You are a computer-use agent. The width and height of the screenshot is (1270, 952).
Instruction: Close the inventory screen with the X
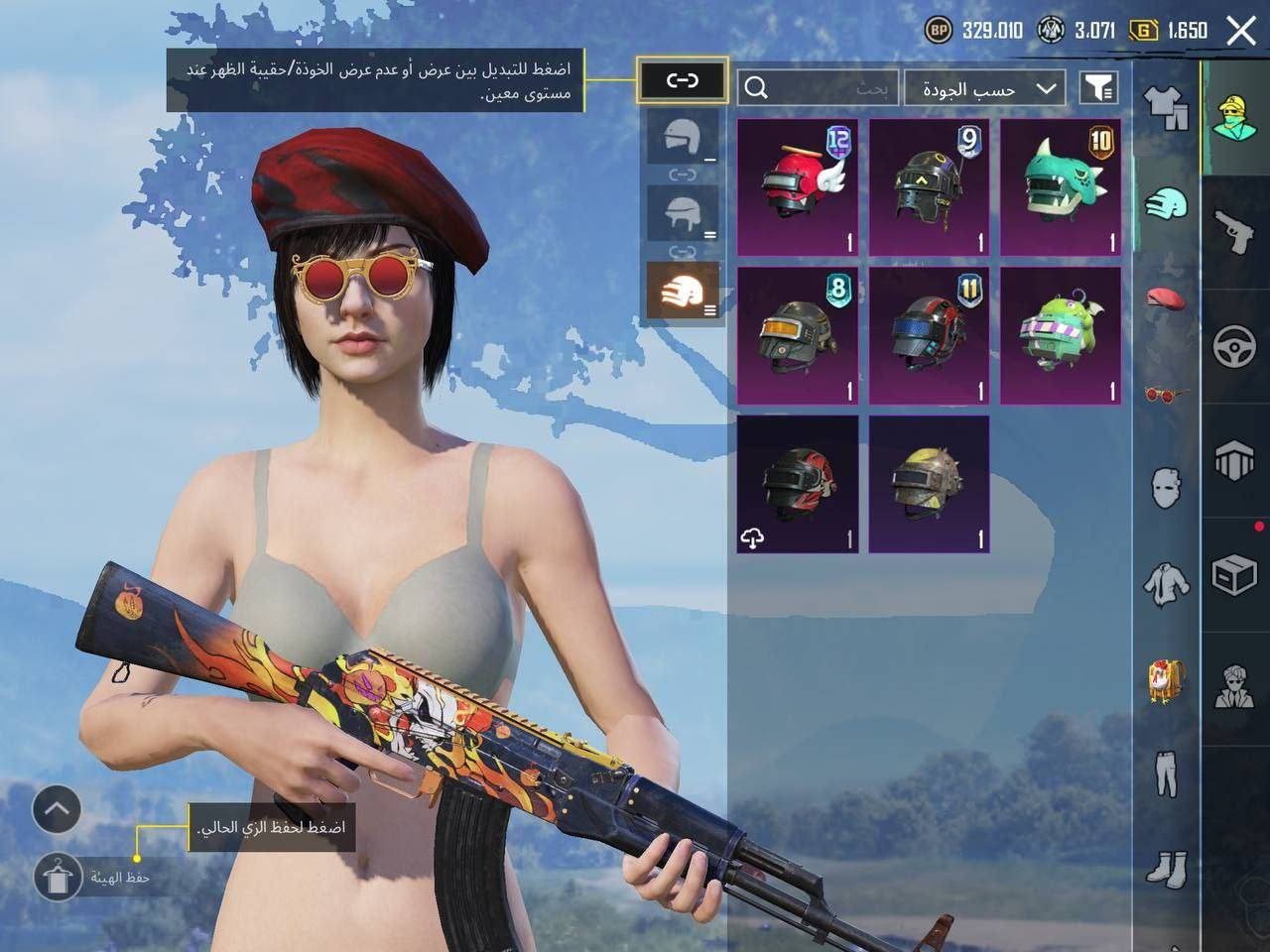point(1241,31)
